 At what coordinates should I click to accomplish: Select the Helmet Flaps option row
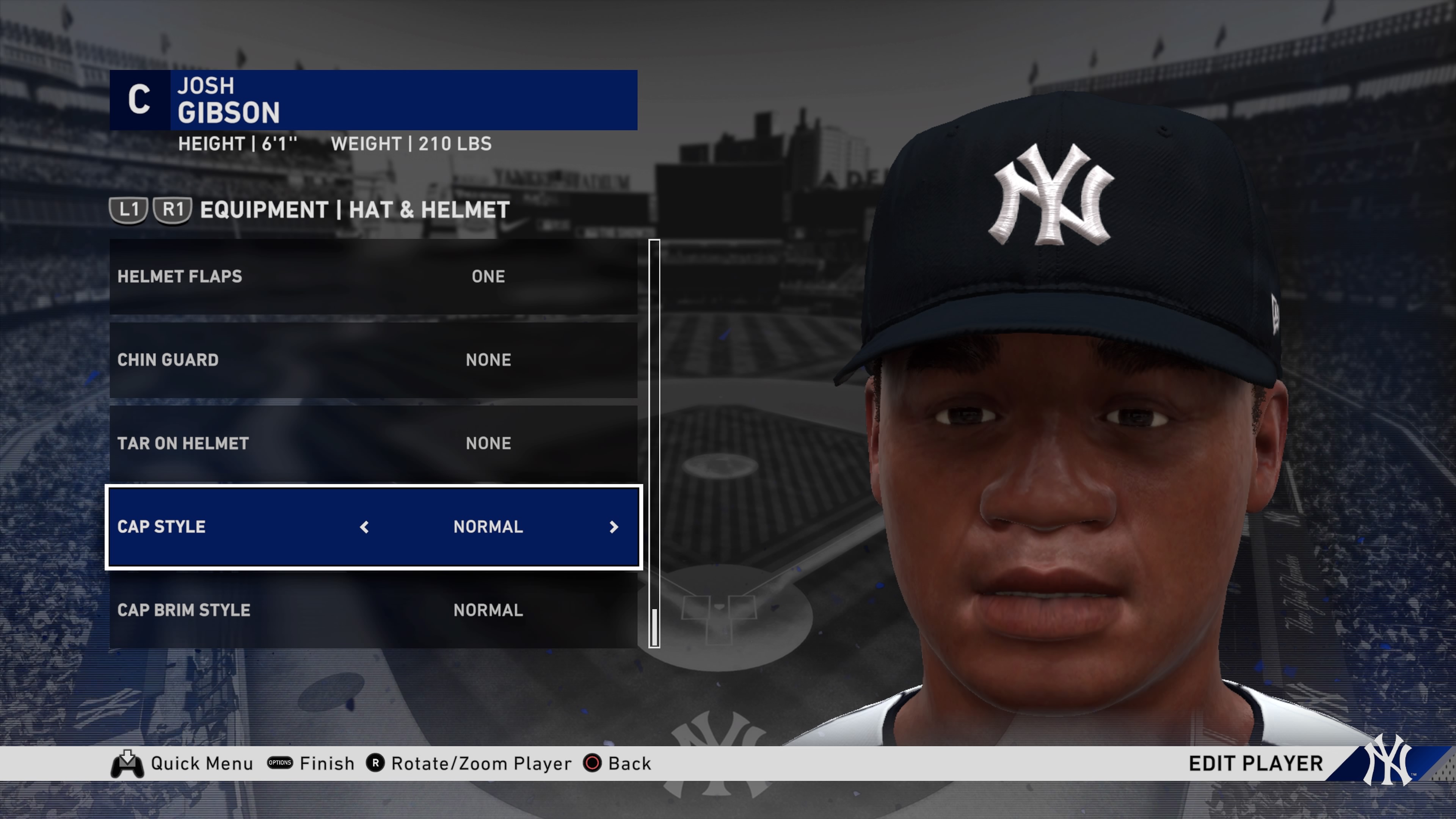click(x=373, y=276)
